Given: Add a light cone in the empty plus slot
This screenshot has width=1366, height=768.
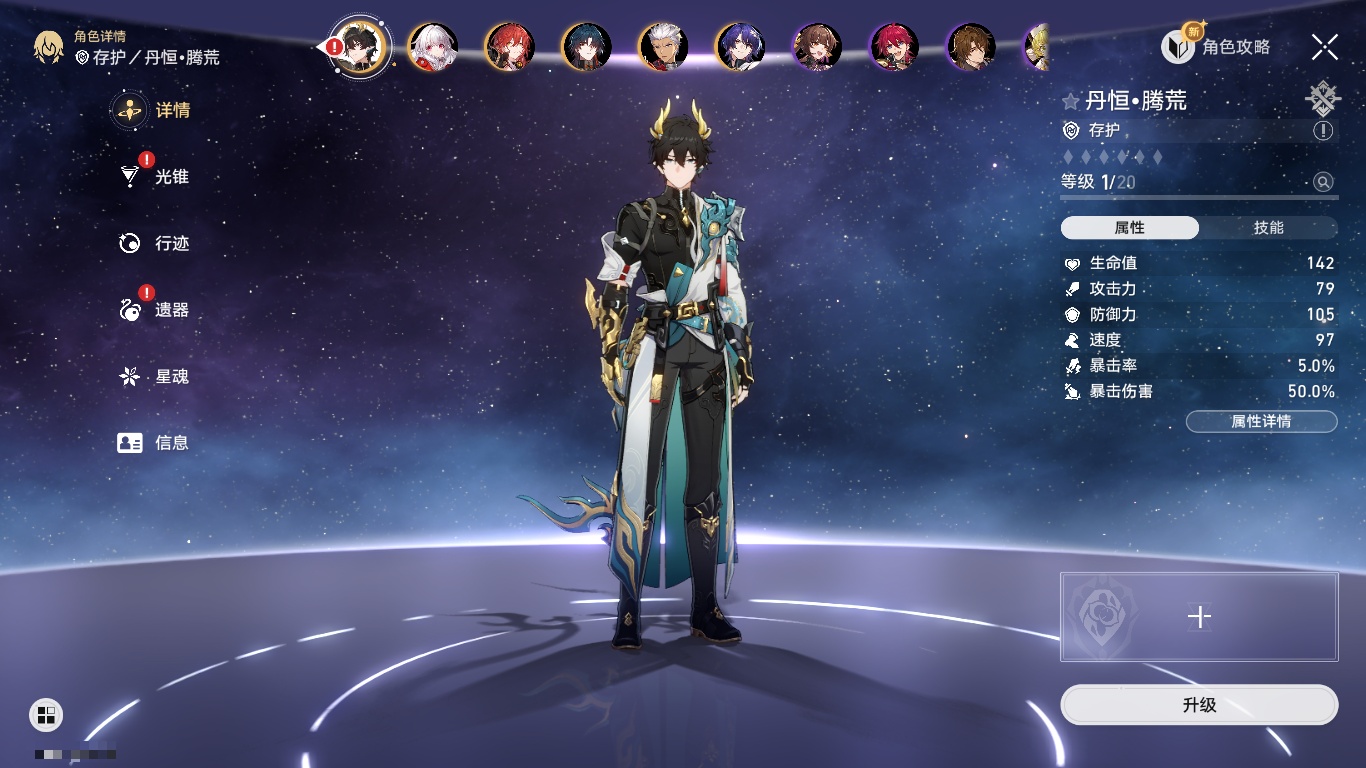Looking at the screenshot, I should click(x=1199, y=617).
